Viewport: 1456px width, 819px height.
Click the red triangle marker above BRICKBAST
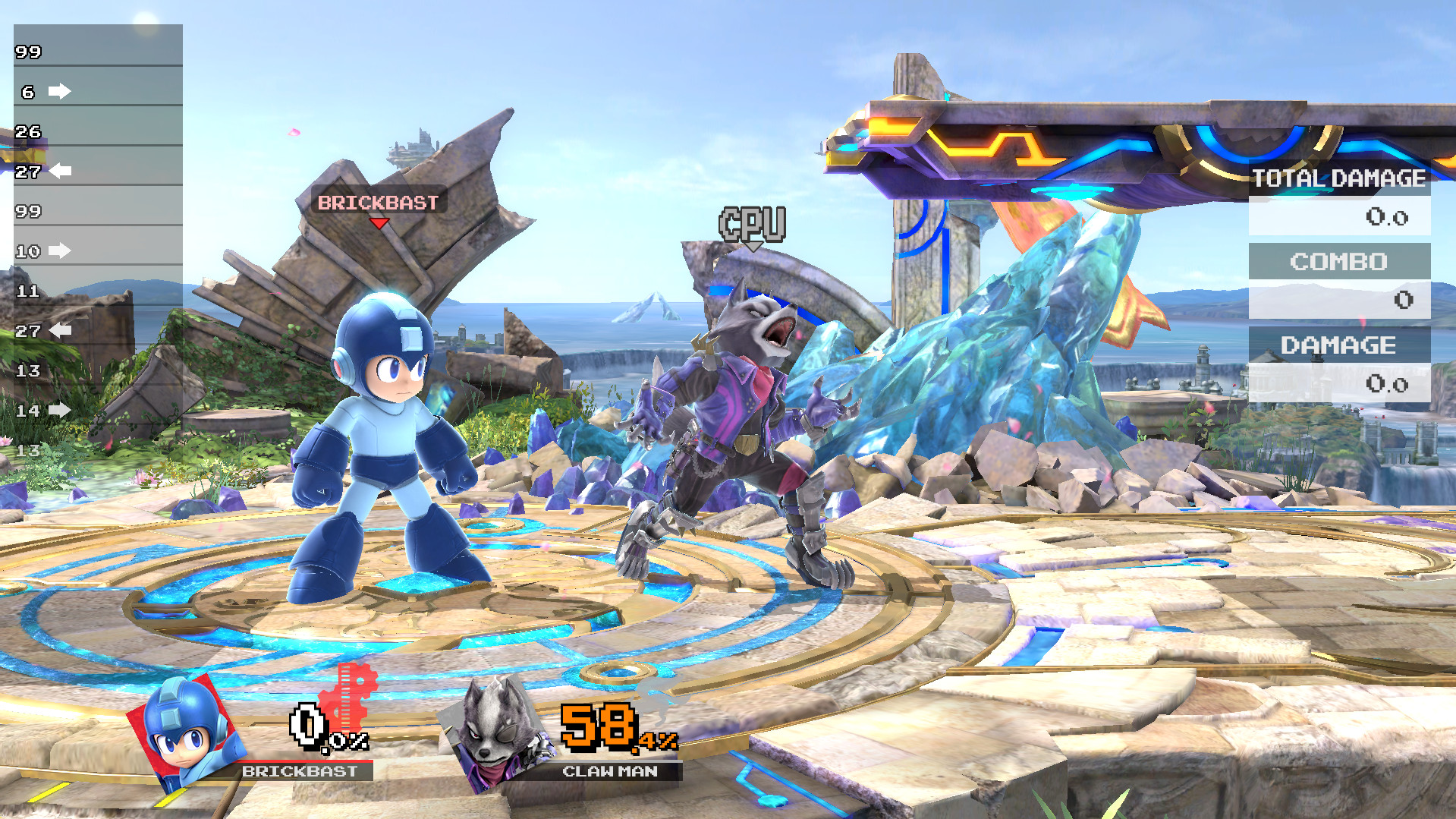pos(379,225)
